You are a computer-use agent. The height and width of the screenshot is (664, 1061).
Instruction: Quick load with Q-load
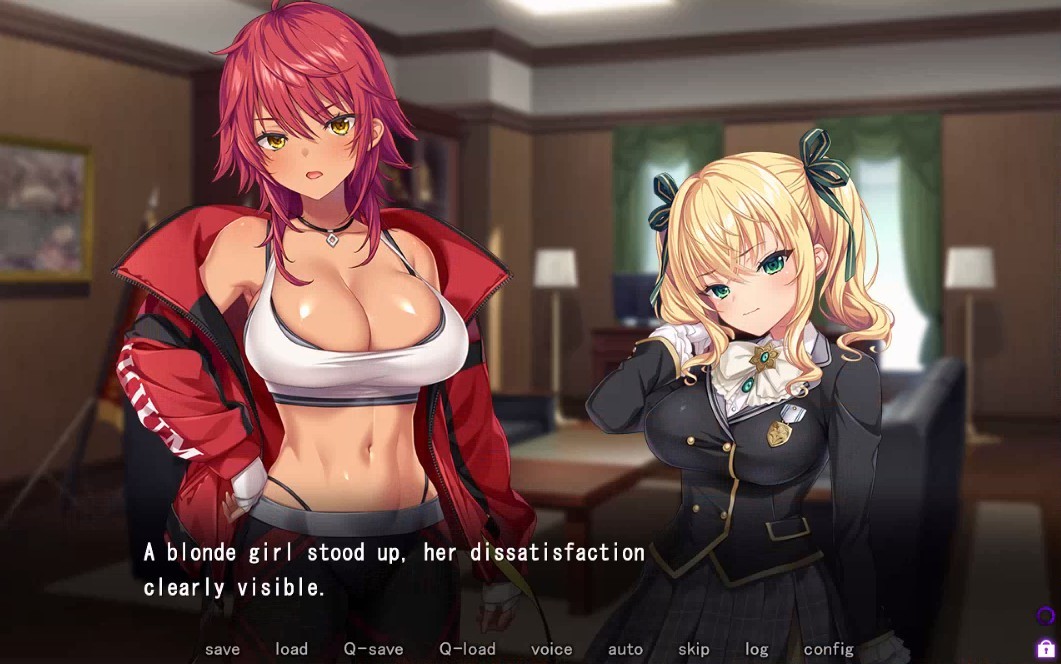pyautogui.click(x=467, y=649)
